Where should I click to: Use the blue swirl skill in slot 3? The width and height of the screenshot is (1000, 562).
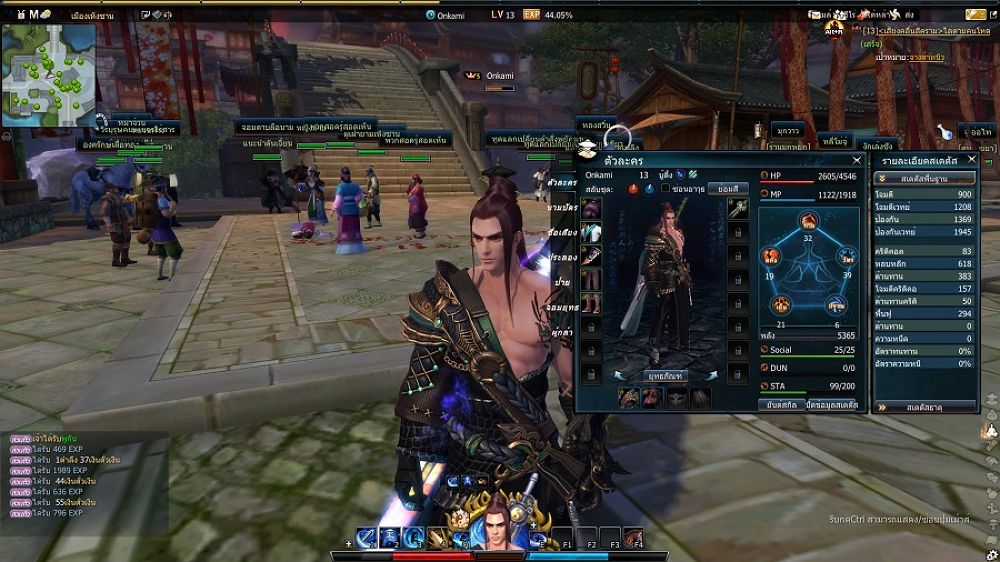[413, 538]
